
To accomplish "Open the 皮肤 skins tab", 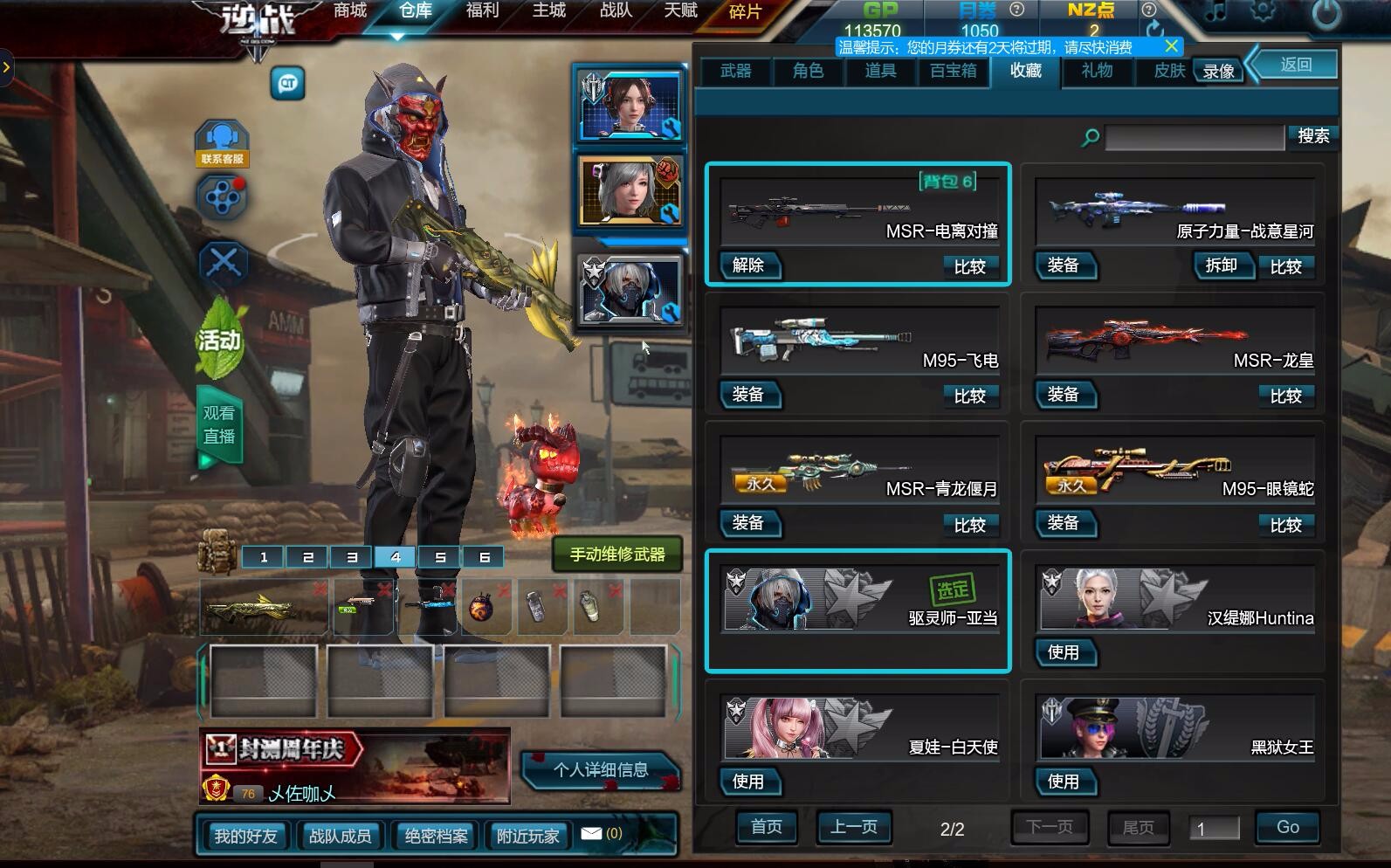I will [1168, 71].
